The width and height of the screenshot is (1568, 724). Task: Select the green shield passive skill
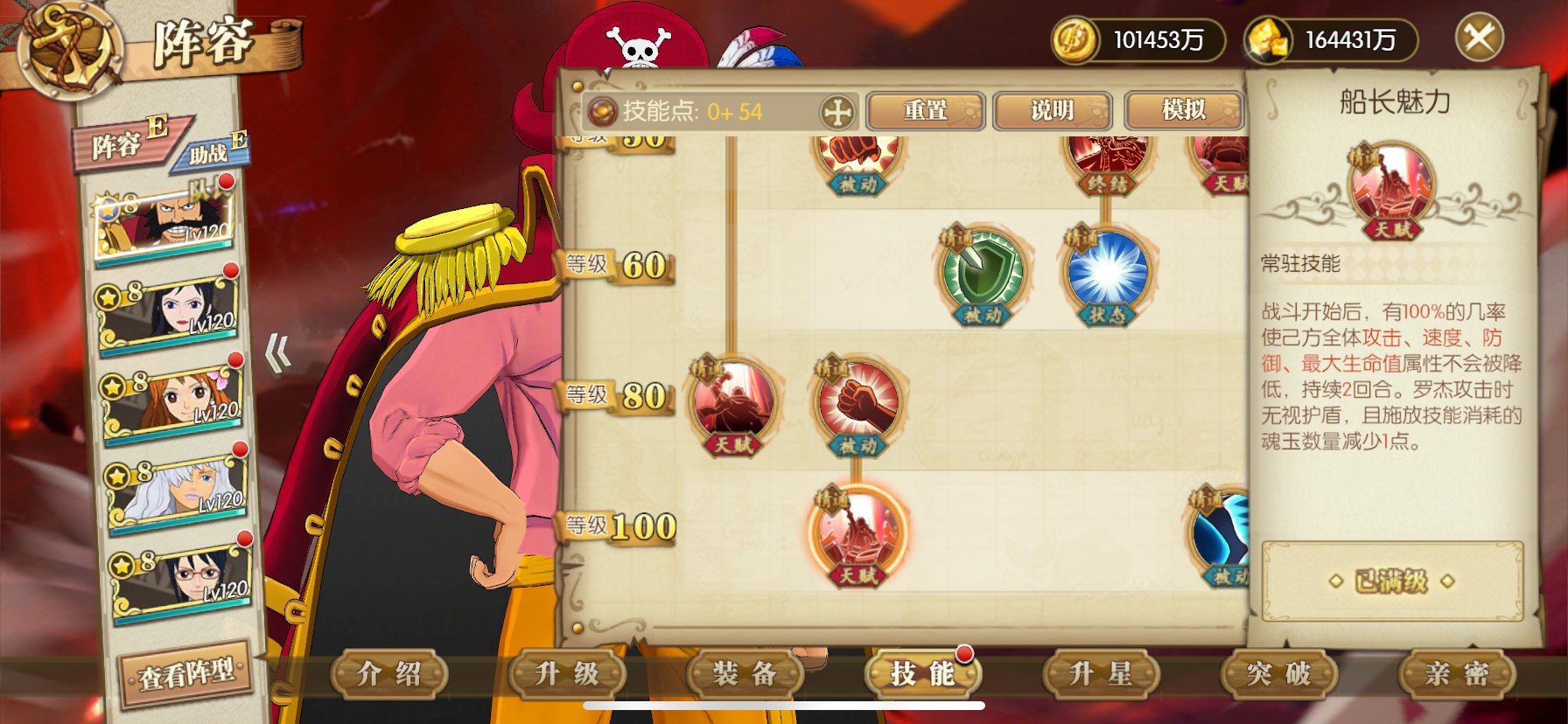tap(982, 272)
